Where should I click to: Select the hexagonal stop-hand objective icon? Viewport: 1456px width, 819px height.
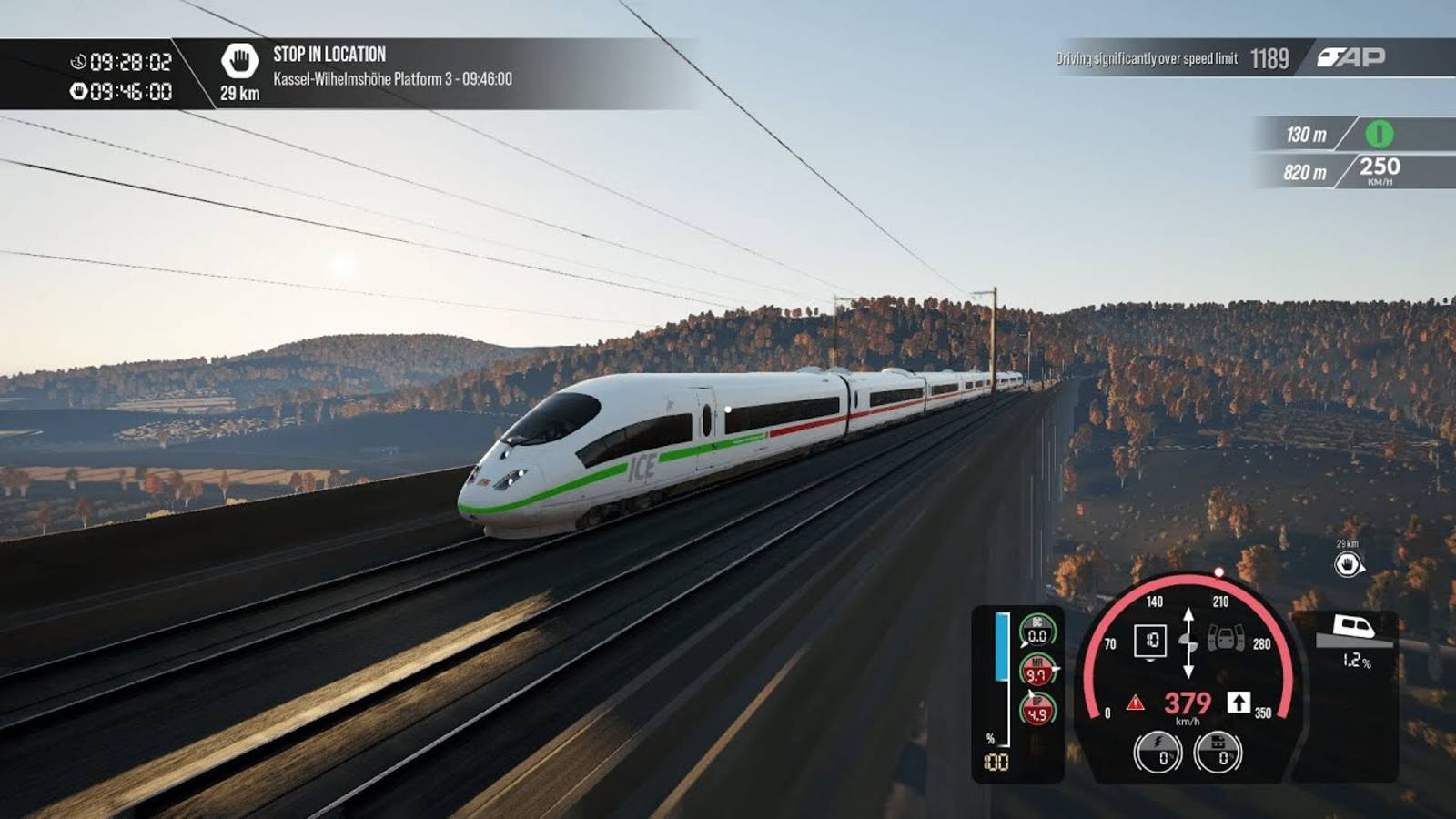(239, 61)
